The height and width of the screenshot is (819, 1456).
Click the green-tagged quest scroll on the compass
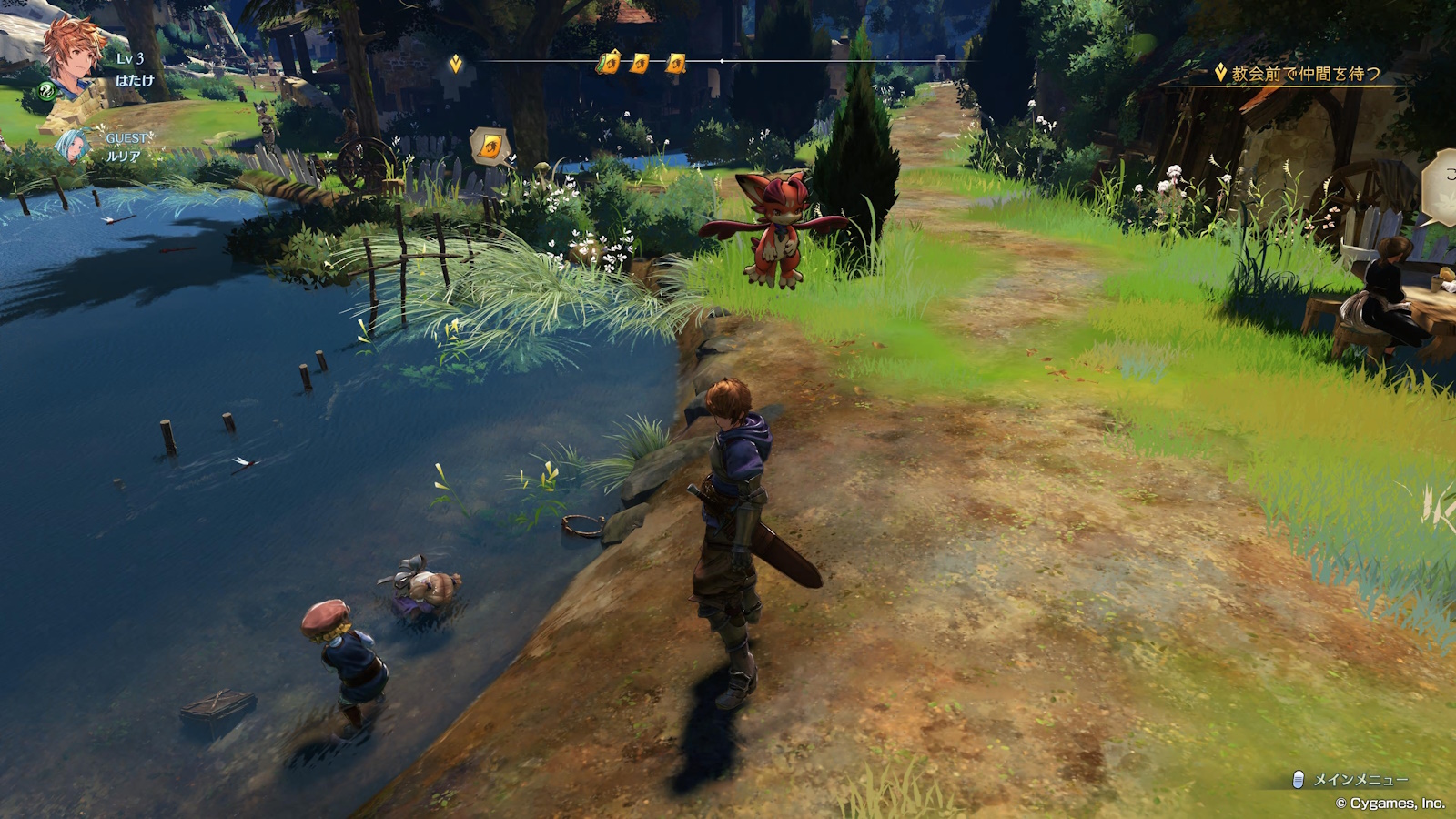coord(609,62)
